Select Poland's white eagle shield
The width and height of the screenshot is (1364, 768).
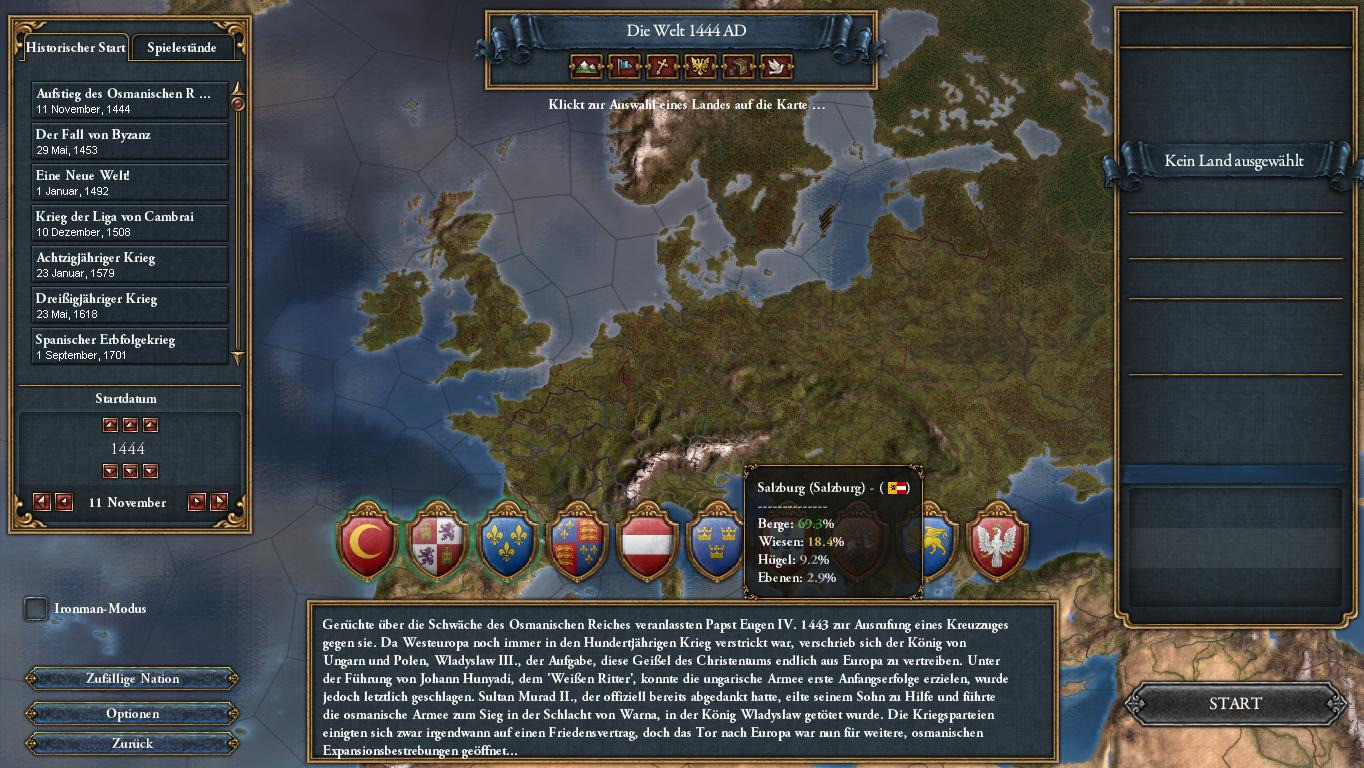[997, 541]
